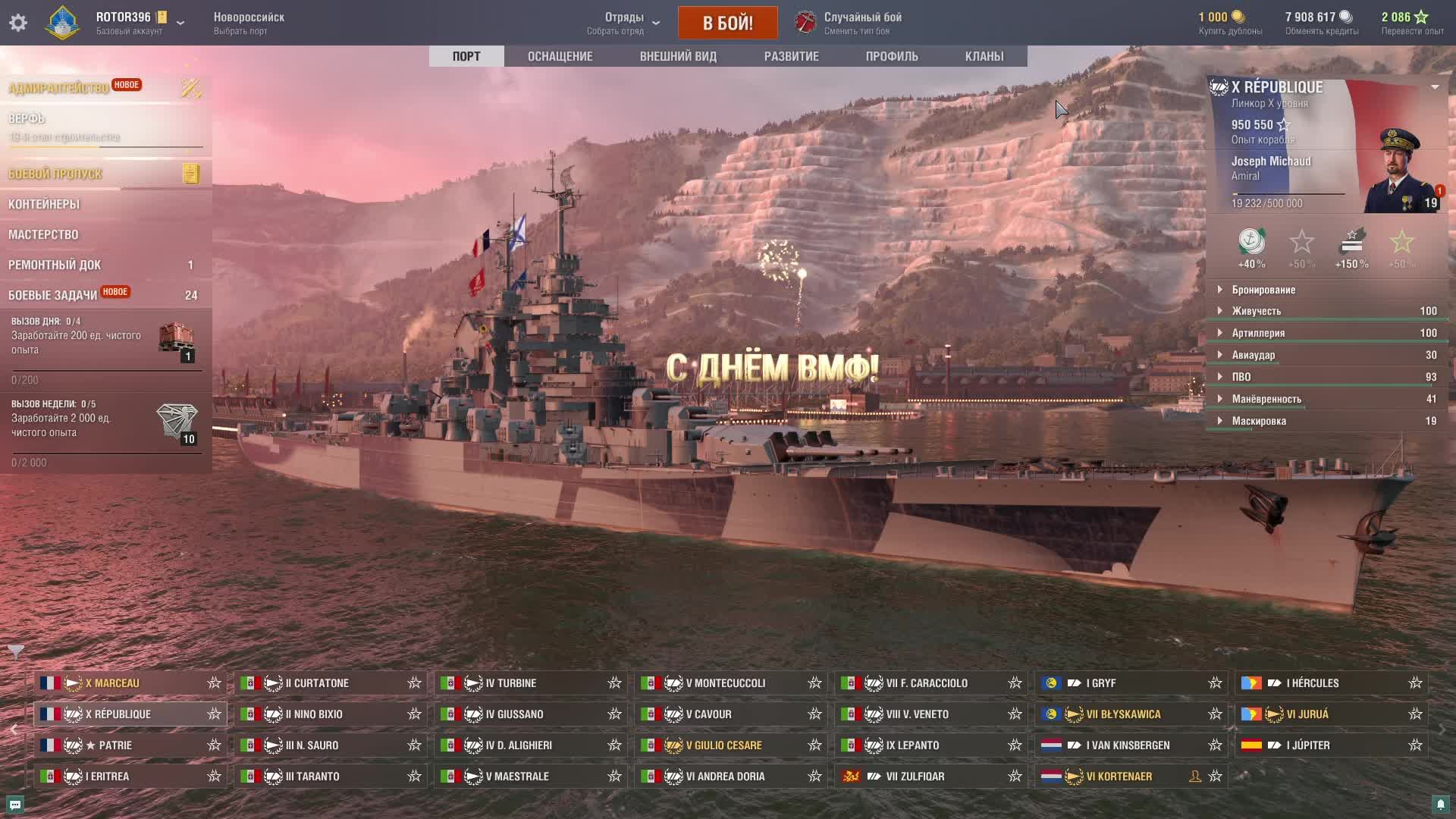Open the ВНЕШНИЙ ВИД tab
This screenshot has height=819, width=1456.
tap(678, 56)
